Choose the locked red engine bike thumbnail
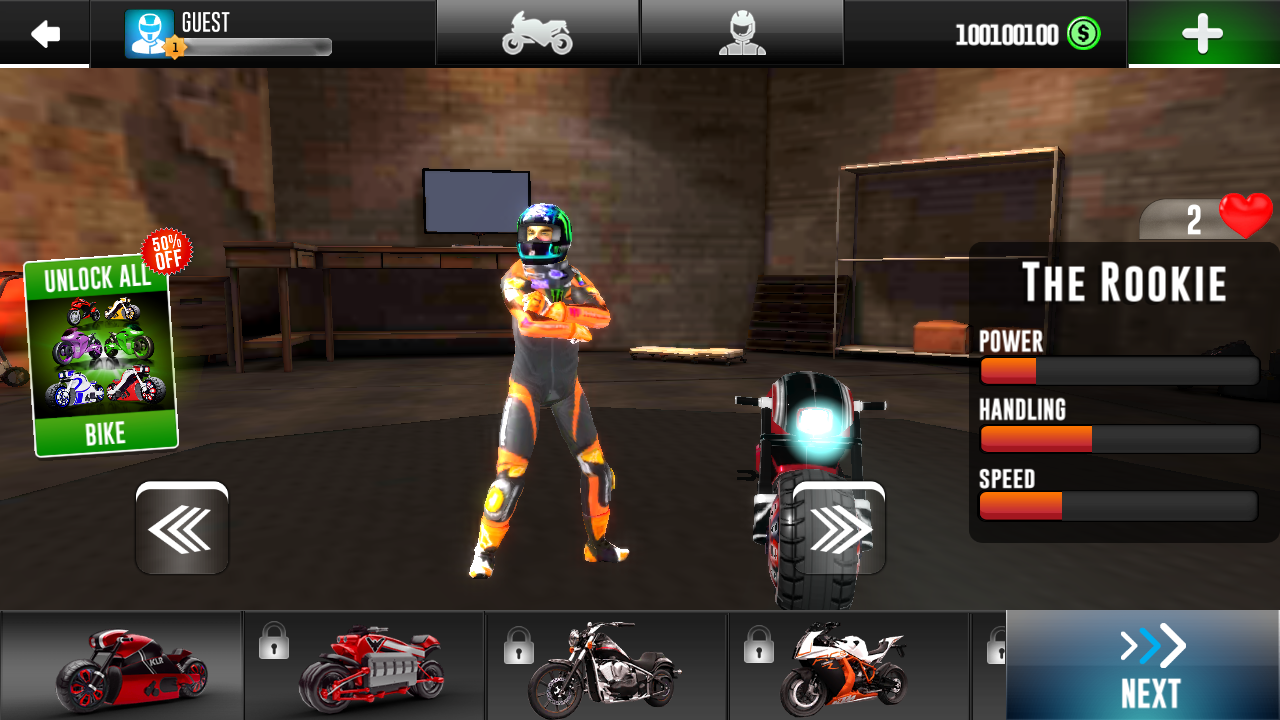The image size is (1280, 720). 366,666
